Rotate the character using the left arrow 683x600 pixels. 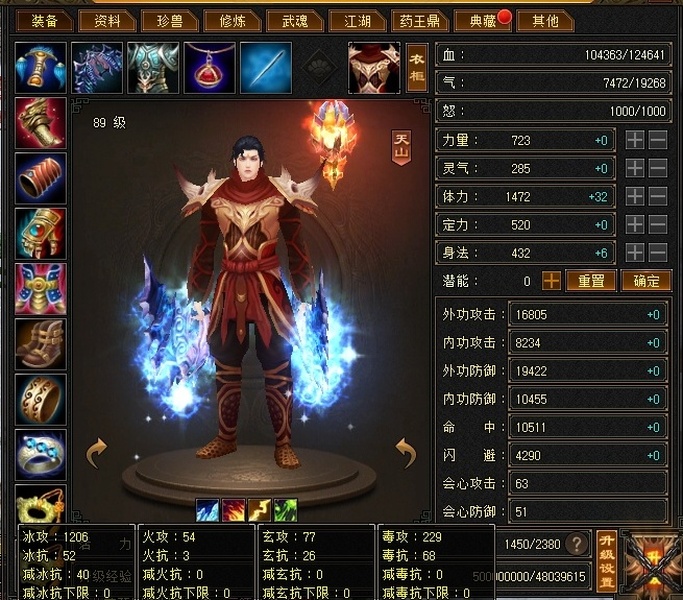pos(97,453)
